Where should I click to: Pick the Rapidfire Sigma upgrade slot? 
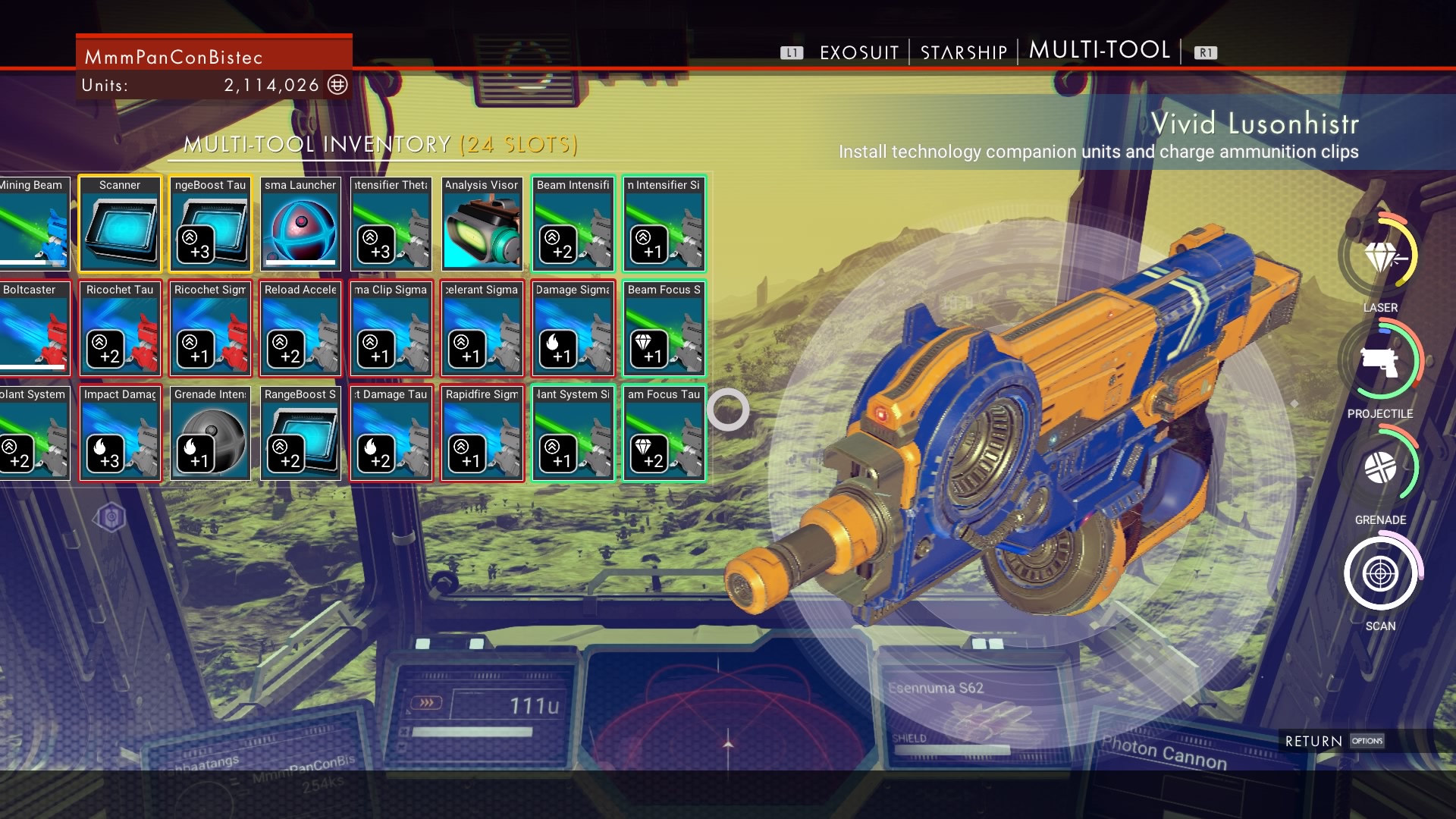482,434
